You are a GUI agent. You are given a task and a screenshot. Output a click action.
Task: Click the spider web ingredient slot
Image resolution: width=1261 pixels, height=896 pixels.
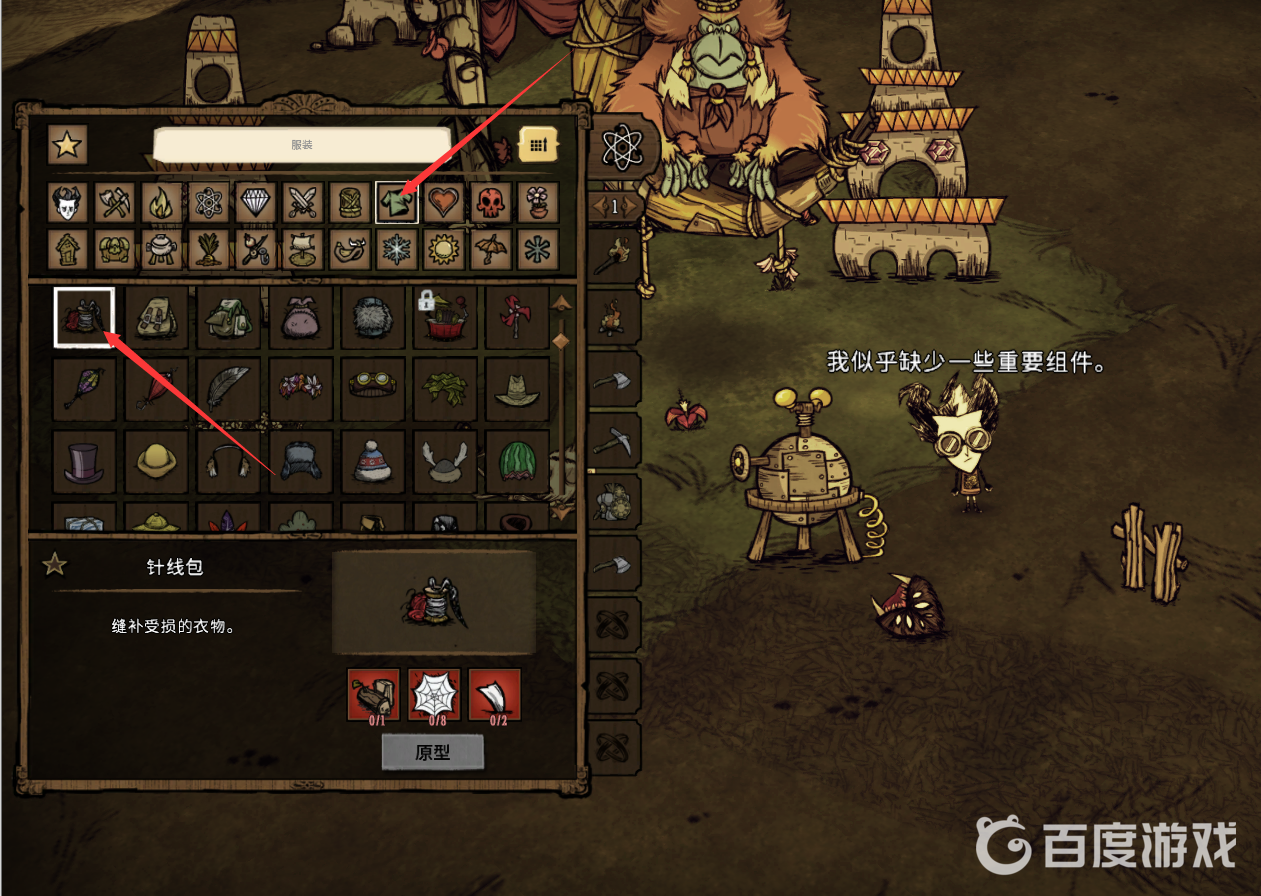click(434, 695)
